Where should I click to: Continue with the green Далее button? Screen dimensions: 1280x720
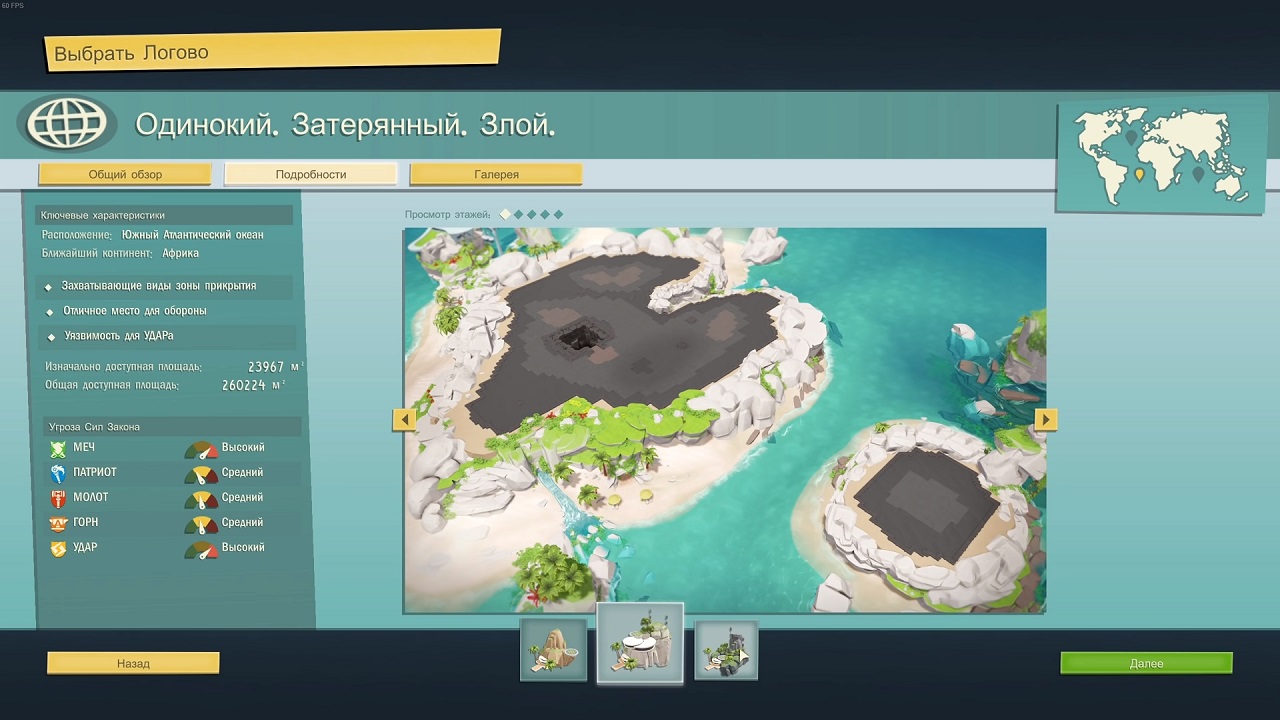click(1146, 663)
